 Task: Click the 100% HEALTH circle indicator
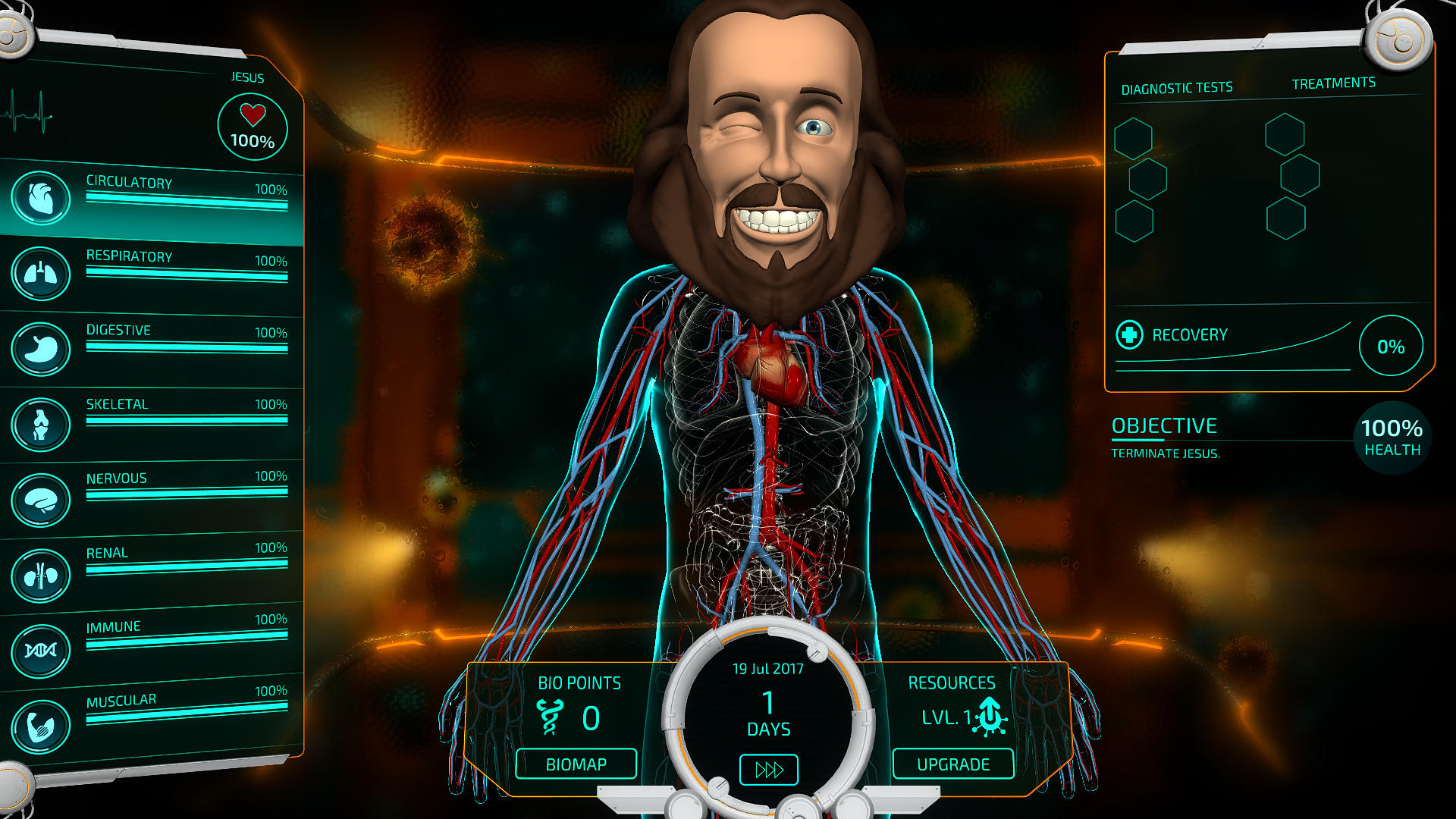coord(1392,436)
